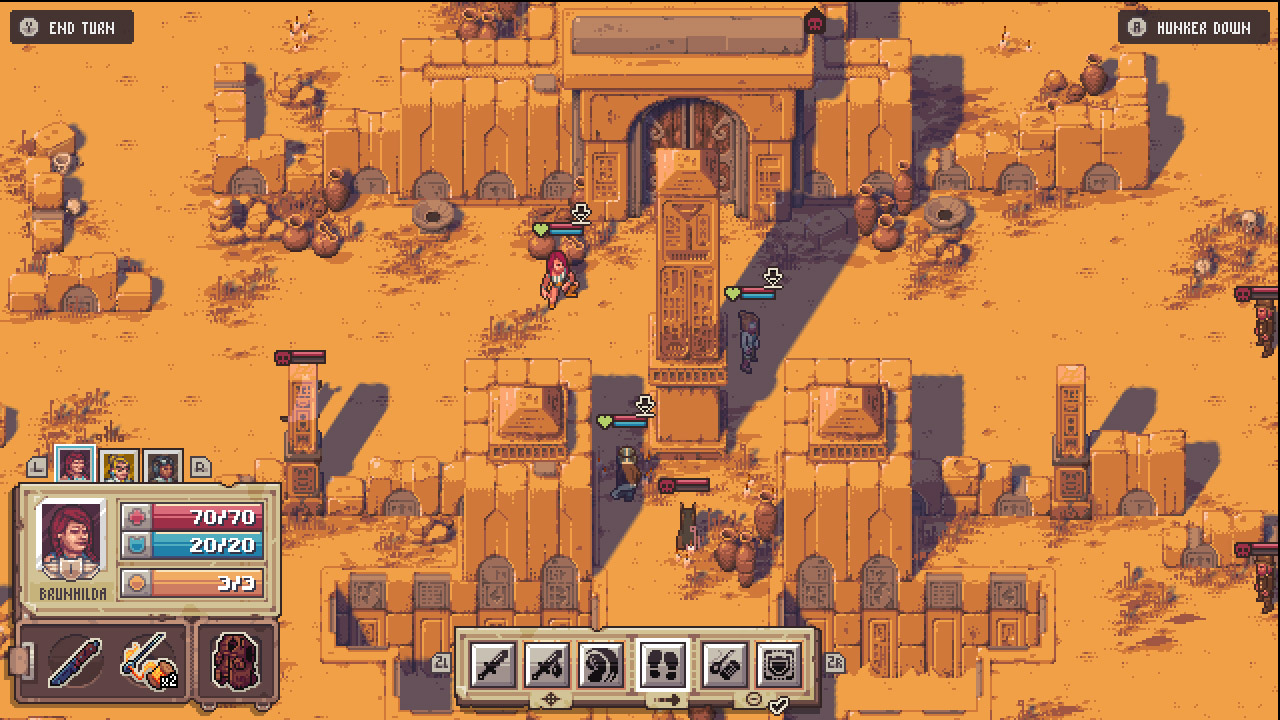The image size is (1280, 720).
Task: Activate the third ability icon with swirl symbol
Action: pos(602,663)
